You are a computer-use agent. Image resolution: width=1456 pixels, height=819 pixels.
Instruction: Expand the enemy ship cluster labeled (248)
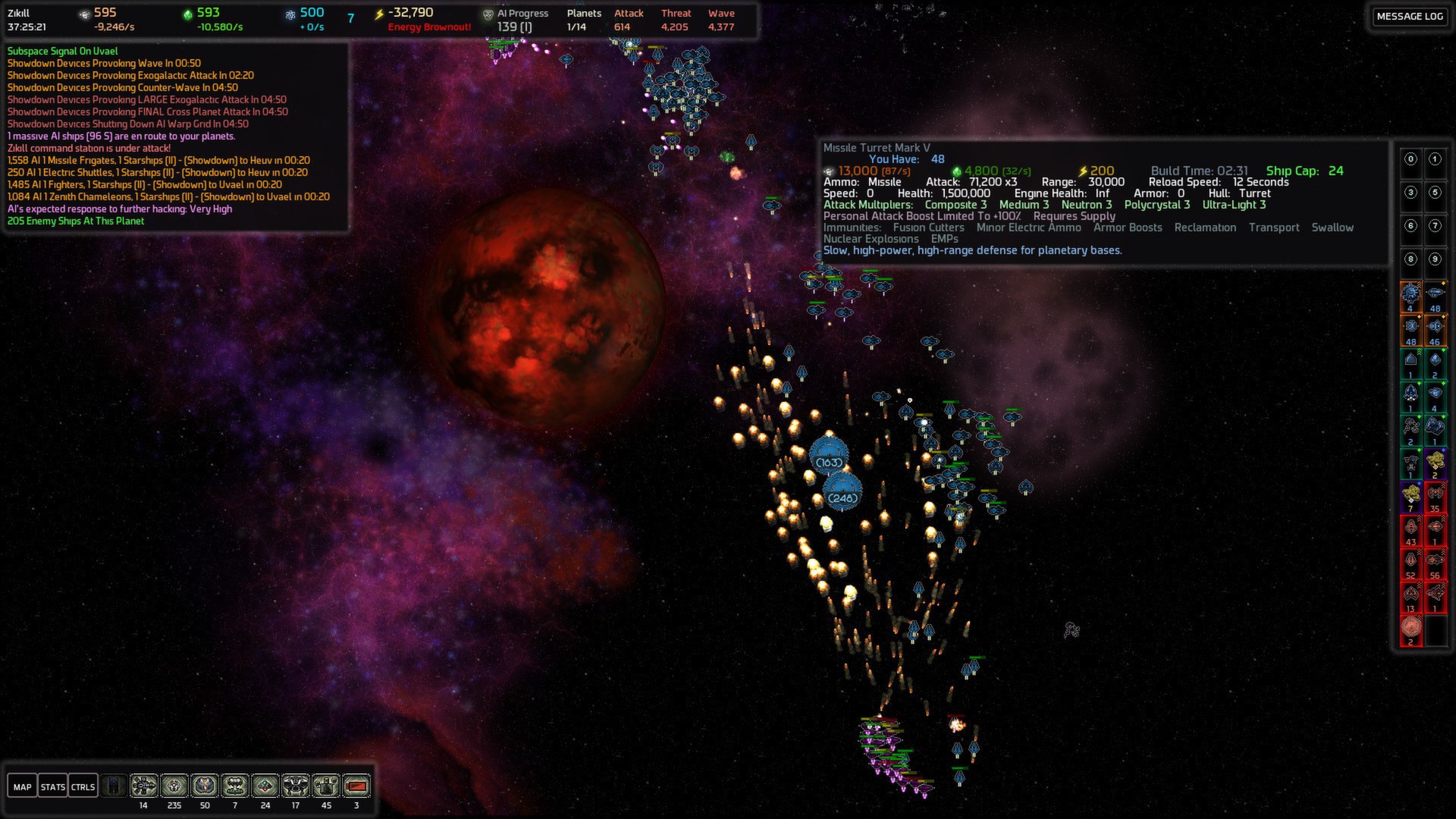(x=844, y=497)
